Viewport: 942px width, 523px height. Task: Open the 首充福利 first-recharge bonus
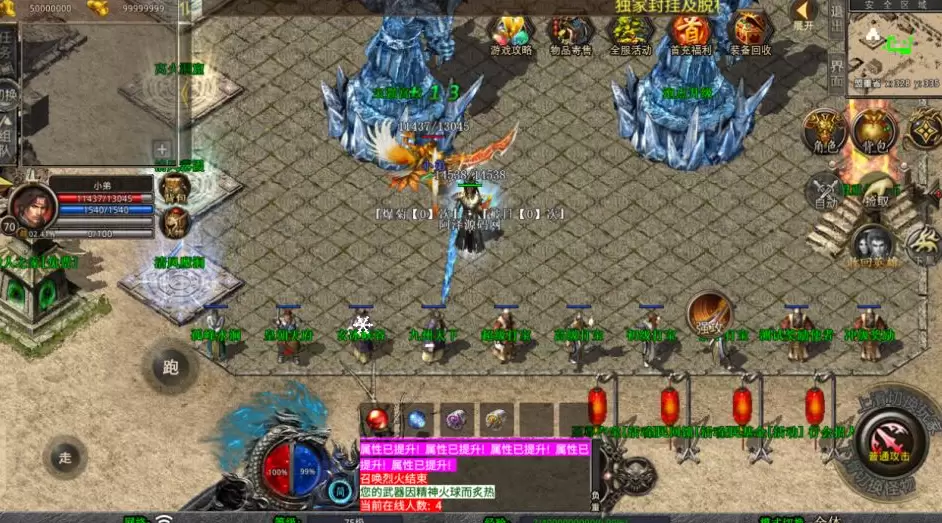(x=690, y=36)
